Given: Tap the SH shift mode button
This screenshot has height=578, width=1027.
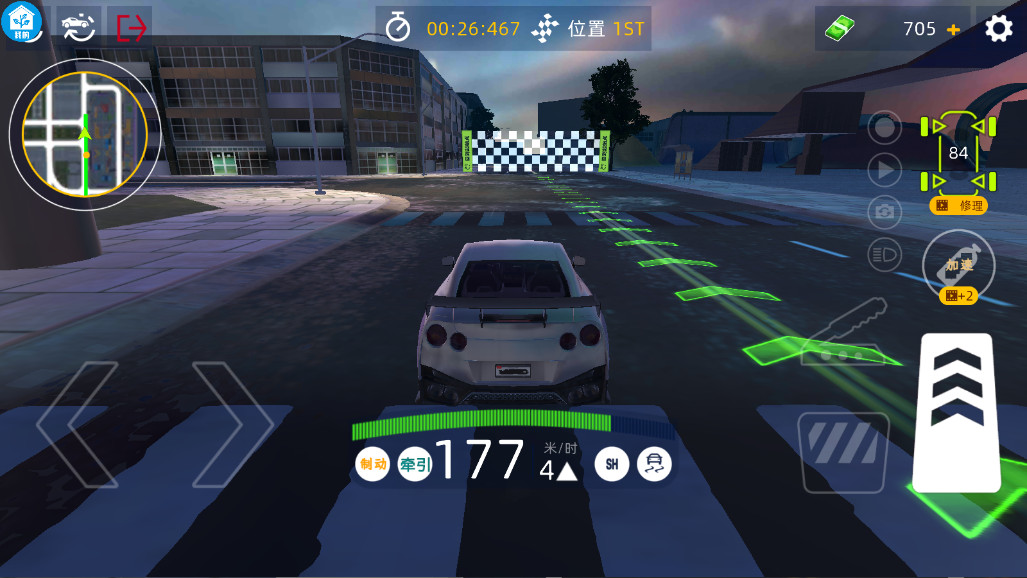Looking at the screenshot, I should [x=612, y=464].
